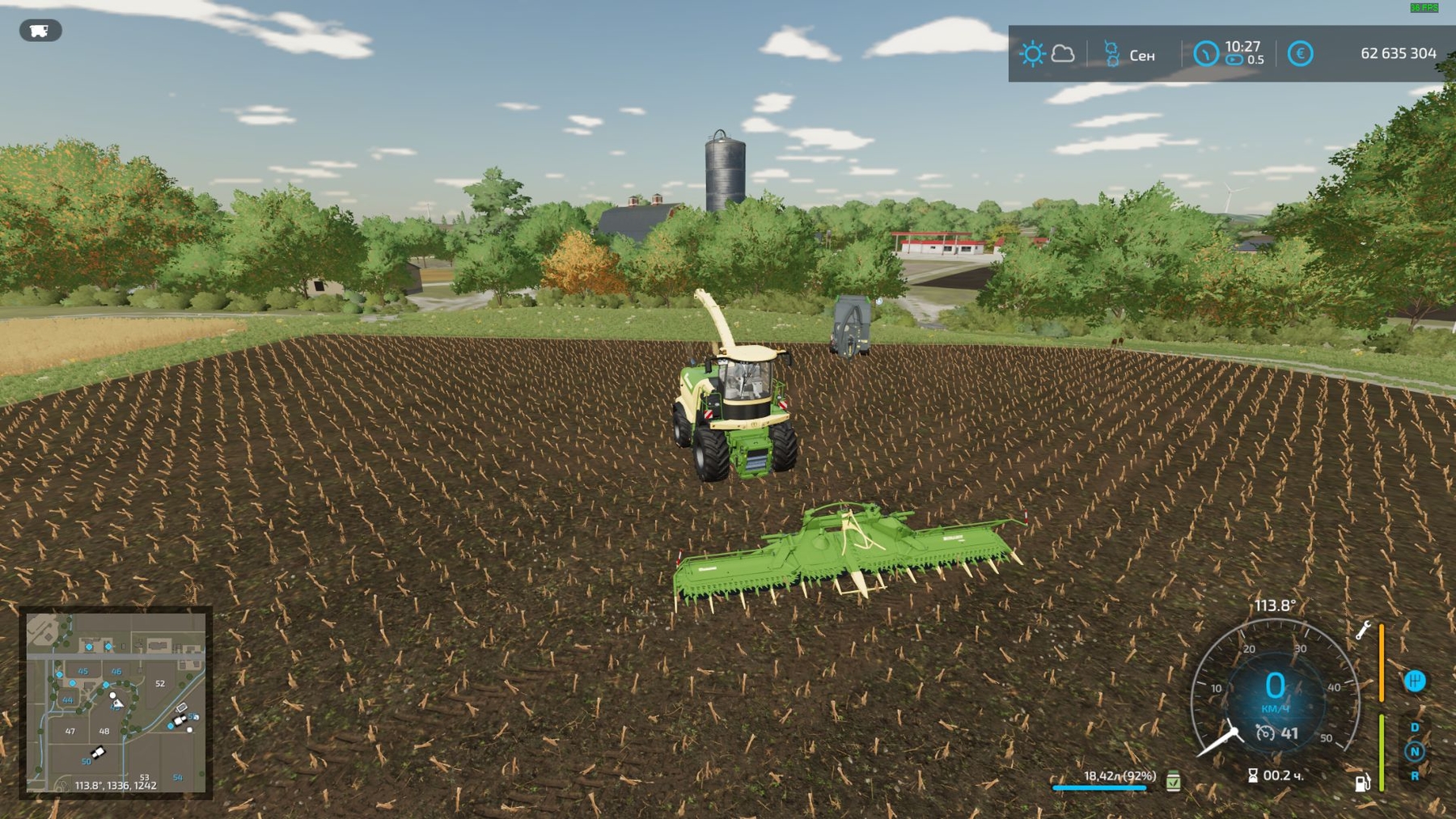
Task: Click the blue gearbox icon
Action: pyautogui.click(x=1415, y=682)
